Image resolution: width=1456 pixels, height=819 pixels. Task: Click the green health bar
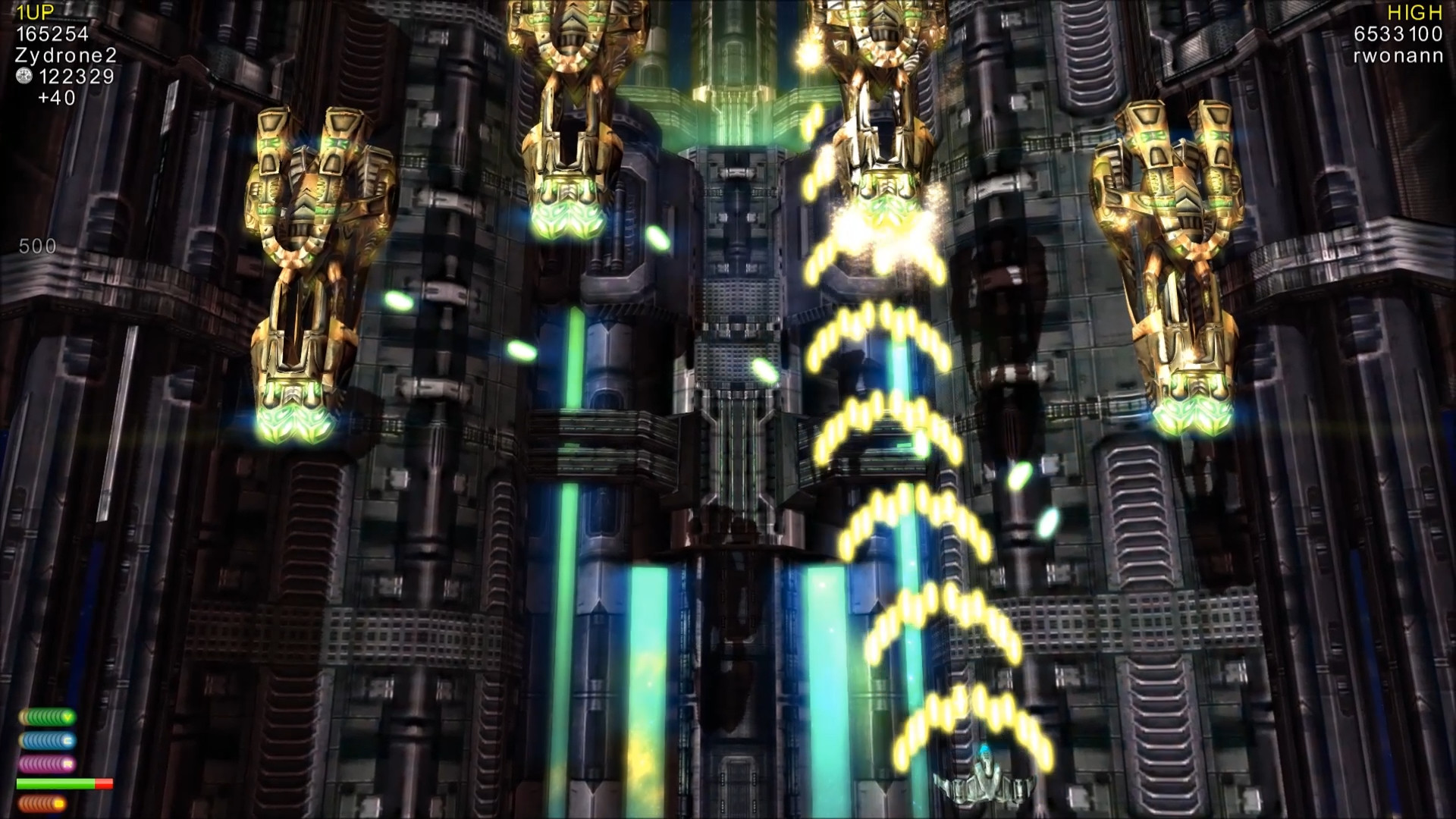click(55, 783)
